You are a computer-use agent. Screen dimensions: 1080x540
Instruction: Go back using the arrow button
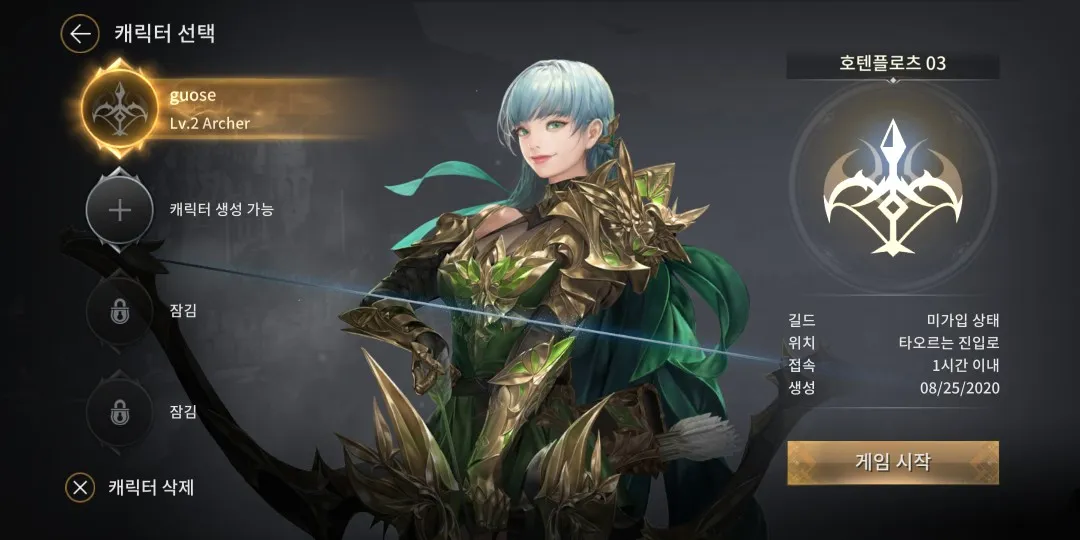(x=80, y=34)
